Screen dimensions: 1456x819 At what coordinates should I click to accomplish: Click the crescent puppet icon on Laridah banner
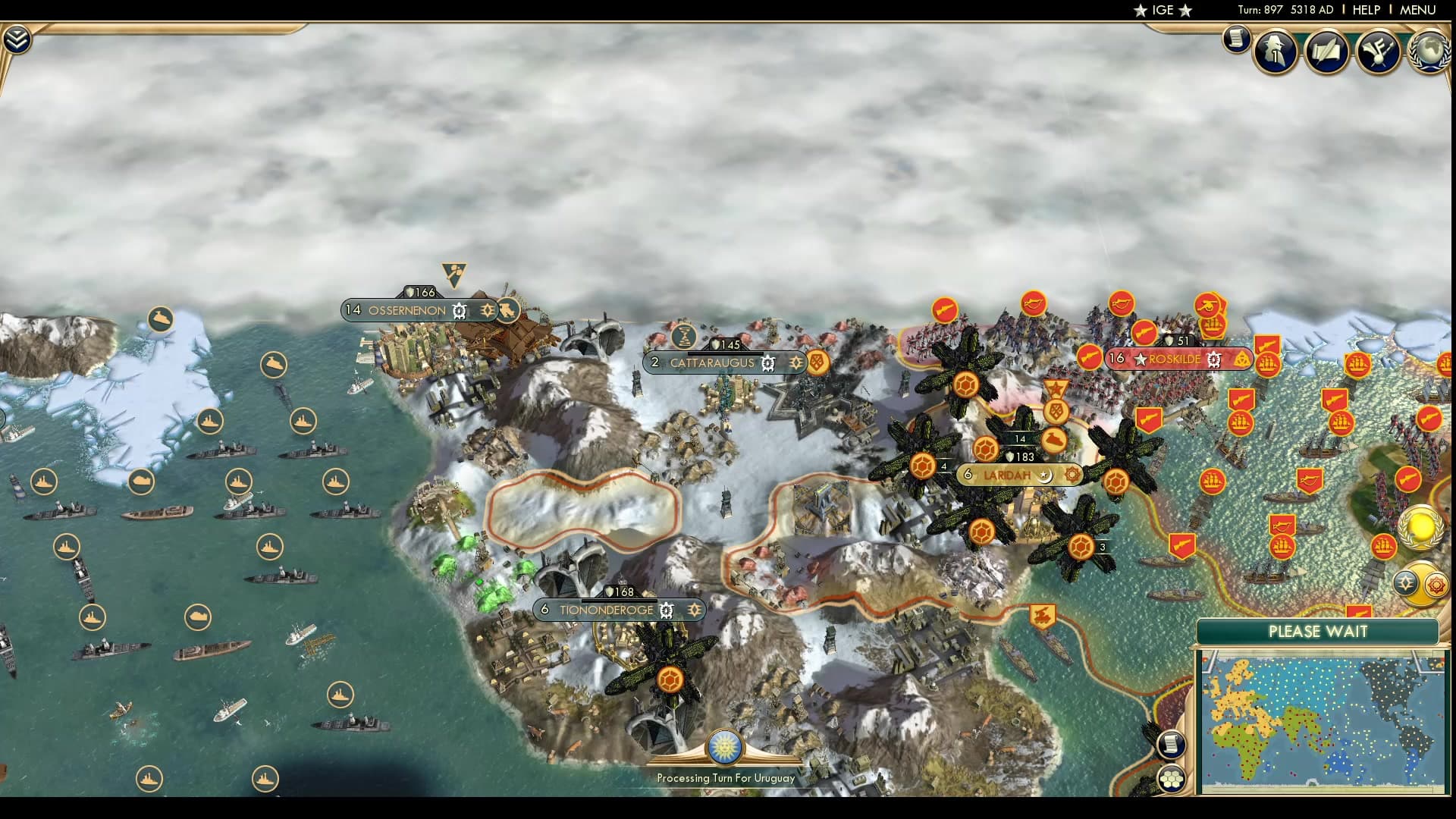[1045, 476]
